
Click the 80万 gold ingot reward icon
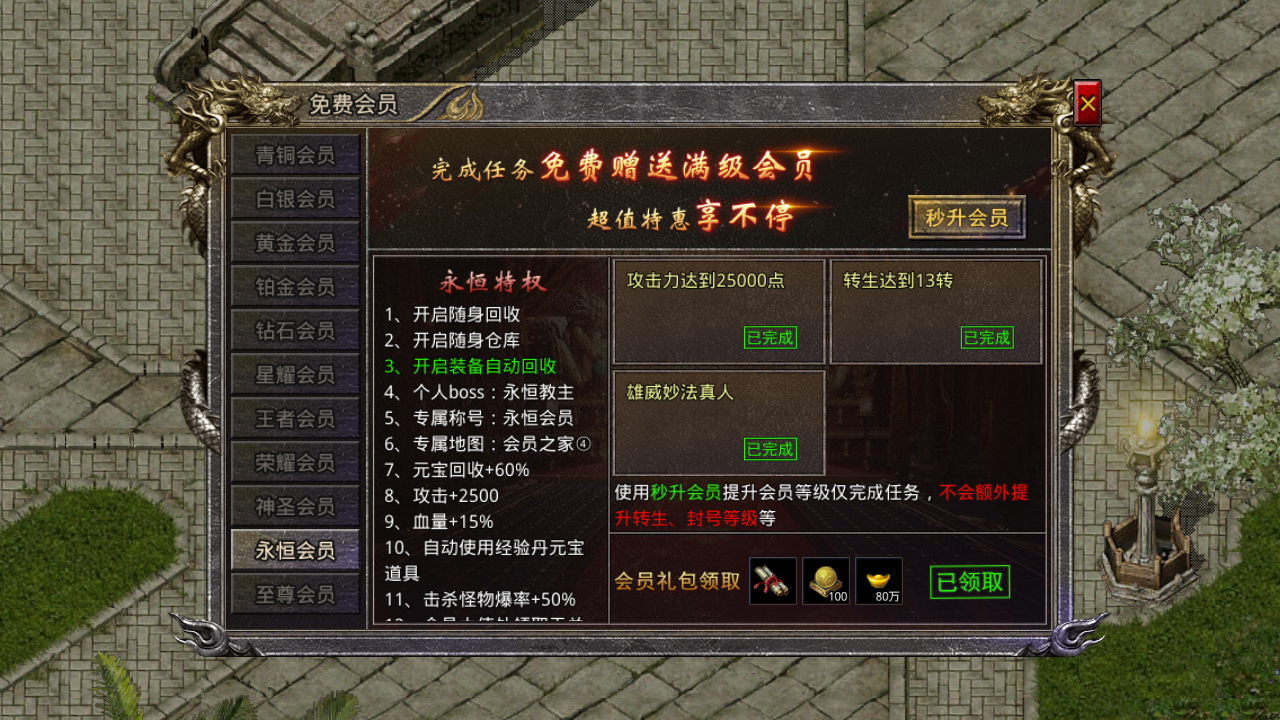[880, 580]
